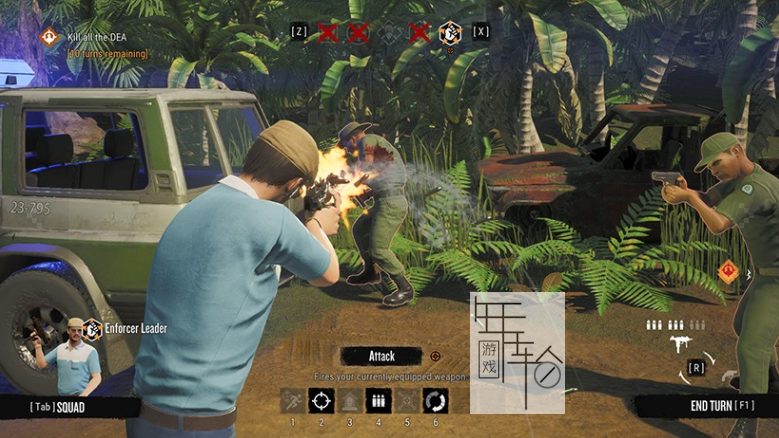Select the highlighted fist unit icon in turn order
Image resolution: width=779 pixels, height=438 pixels.
pyautogui.click(x=450, y=32)
